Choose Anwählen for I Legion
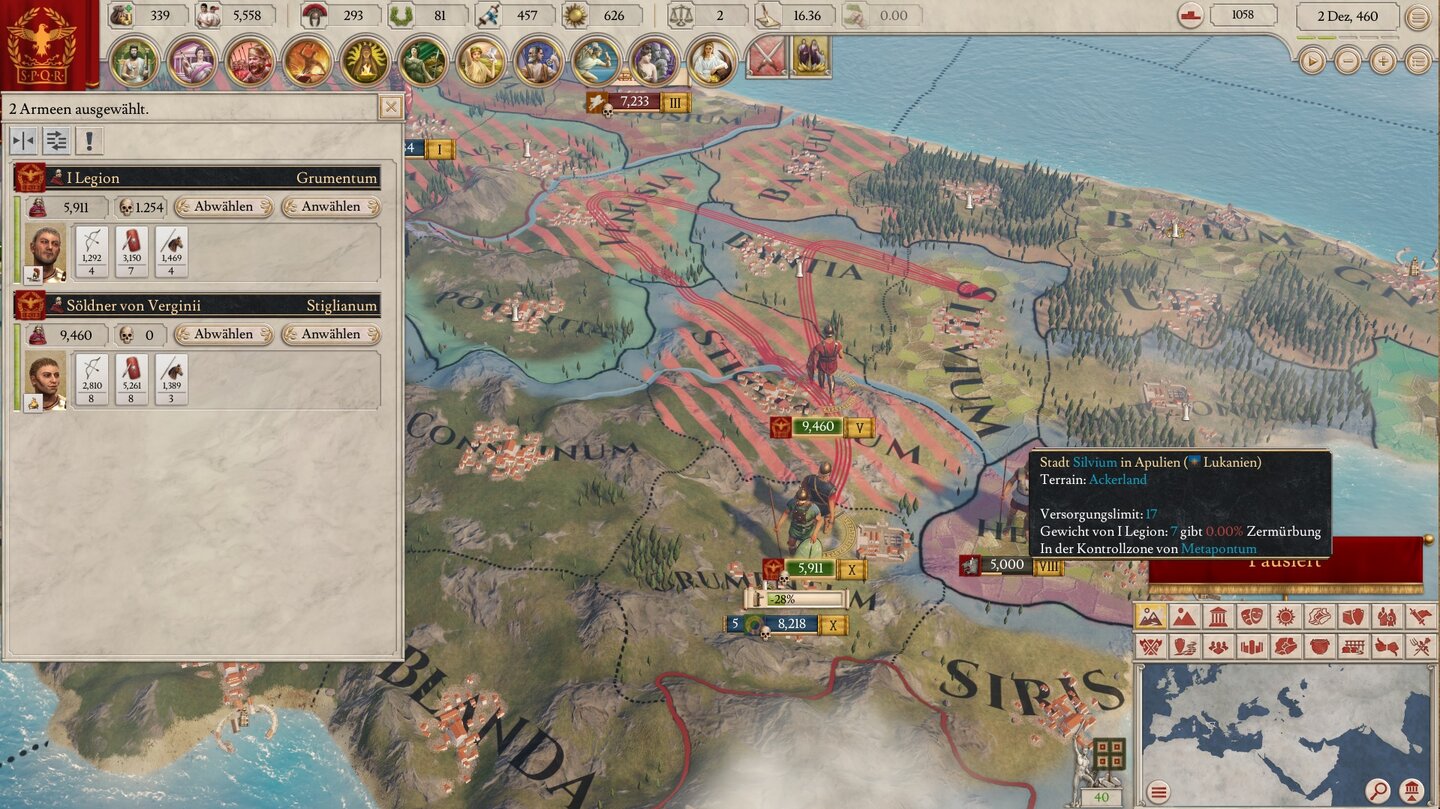The width and height of the screenshot is (1440, 809). (x=331, y=207)
